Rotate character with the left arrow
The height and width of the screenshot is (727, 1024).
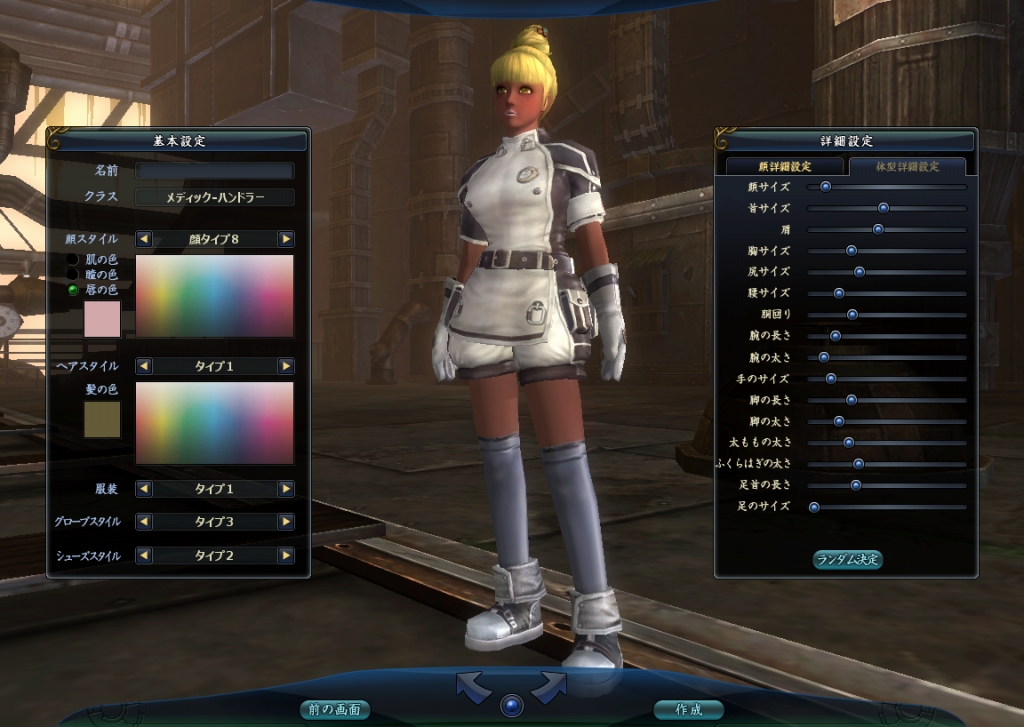474,687
